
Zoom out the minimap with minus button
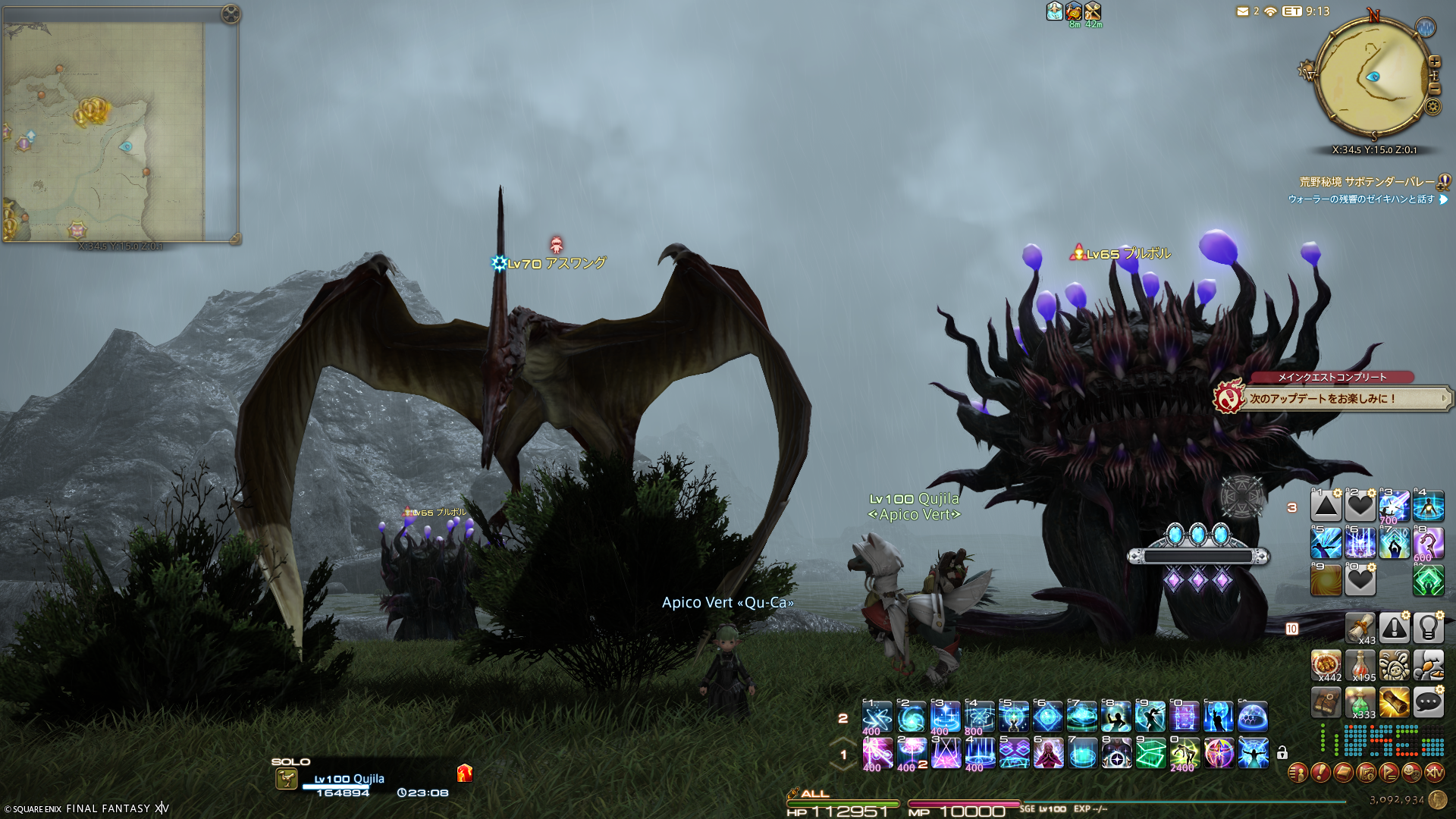(x=1434, y=88)
